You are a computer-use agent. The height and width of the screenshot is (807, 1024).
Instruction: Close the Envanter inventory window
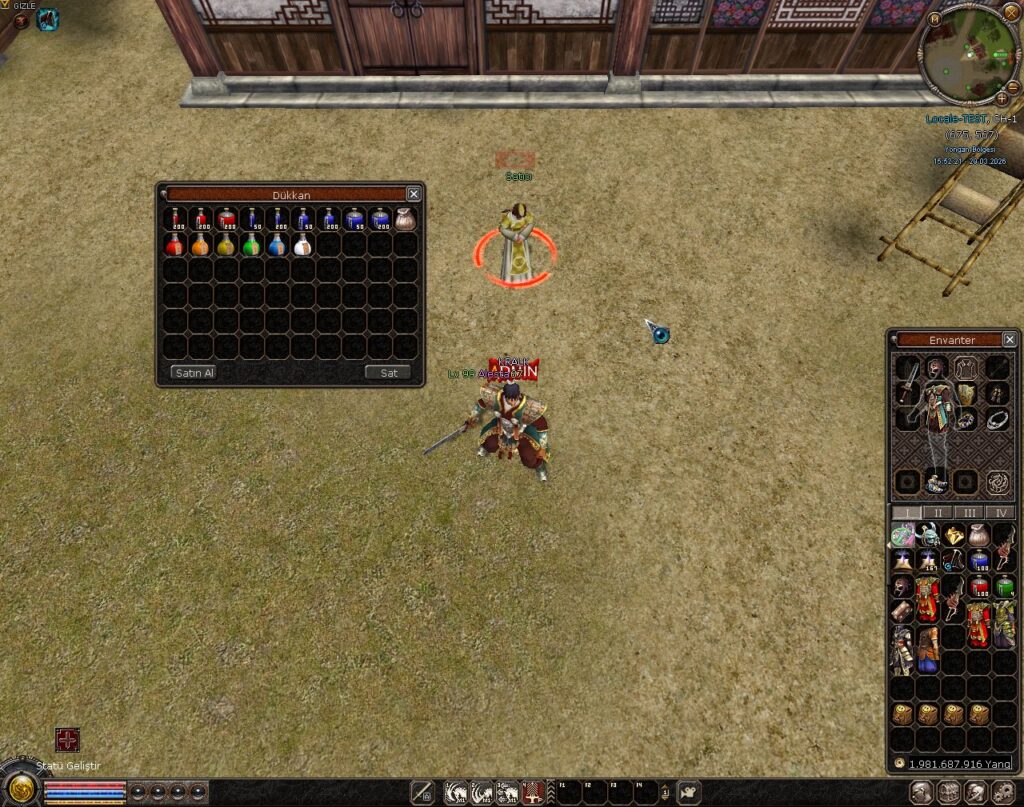(1009, 340)
